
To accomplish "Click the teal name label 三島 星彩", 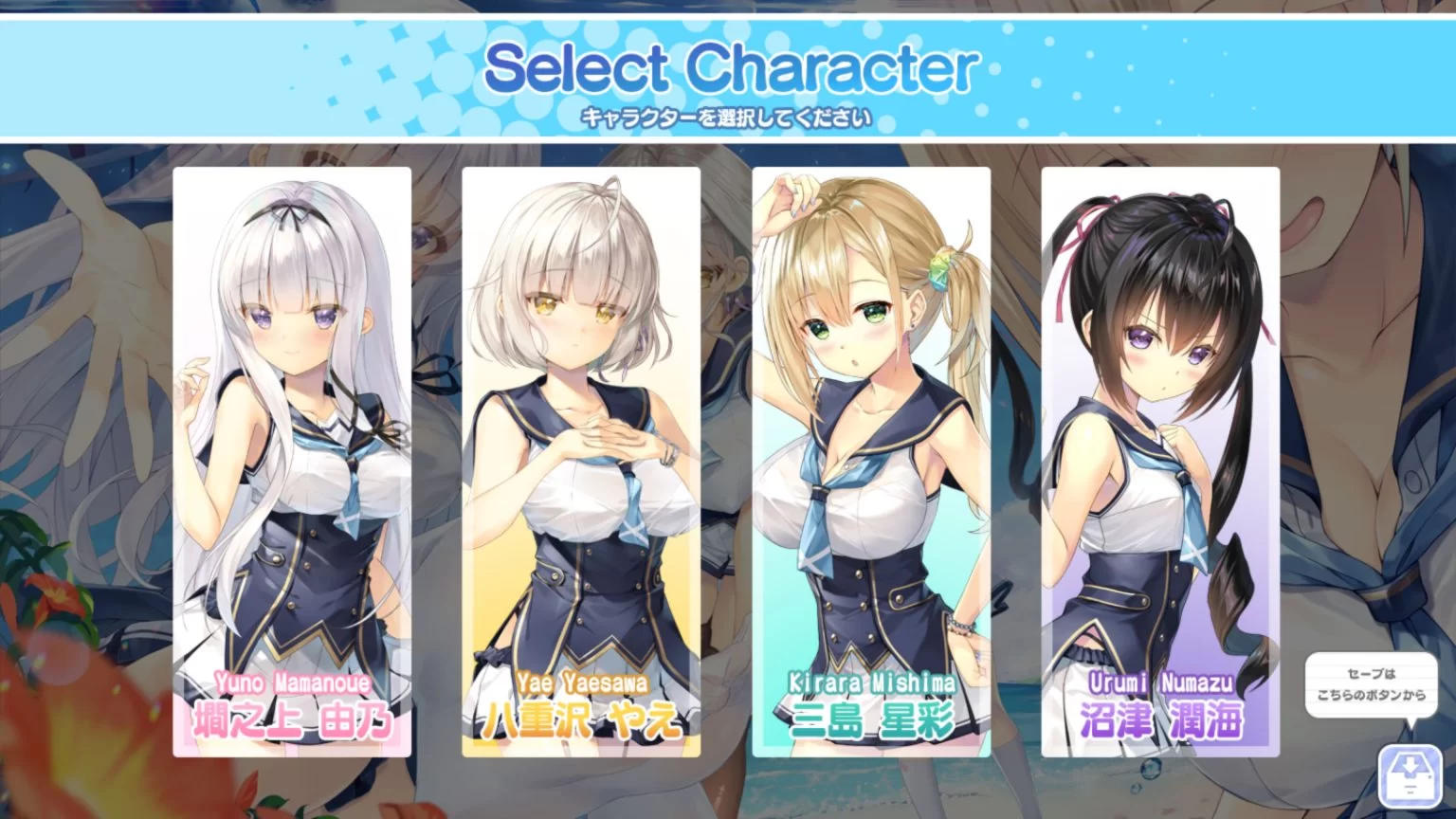I will pyautogui.click(x=872, y=720).
